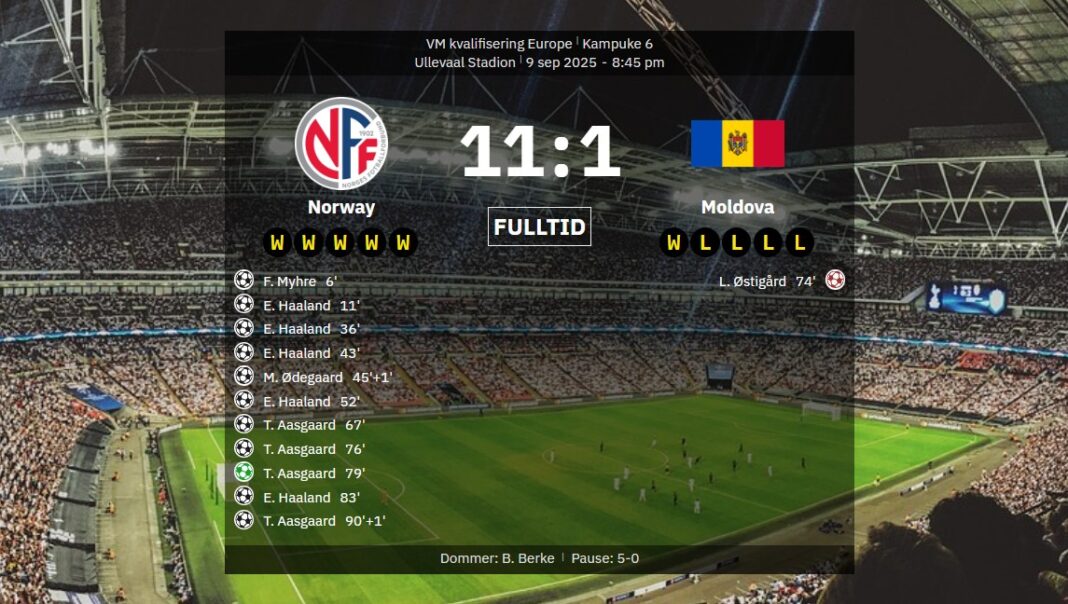The image size is (1068, 604).
Task: Click L. Østigård's 74' own goal entry
Action: (767, 281)
